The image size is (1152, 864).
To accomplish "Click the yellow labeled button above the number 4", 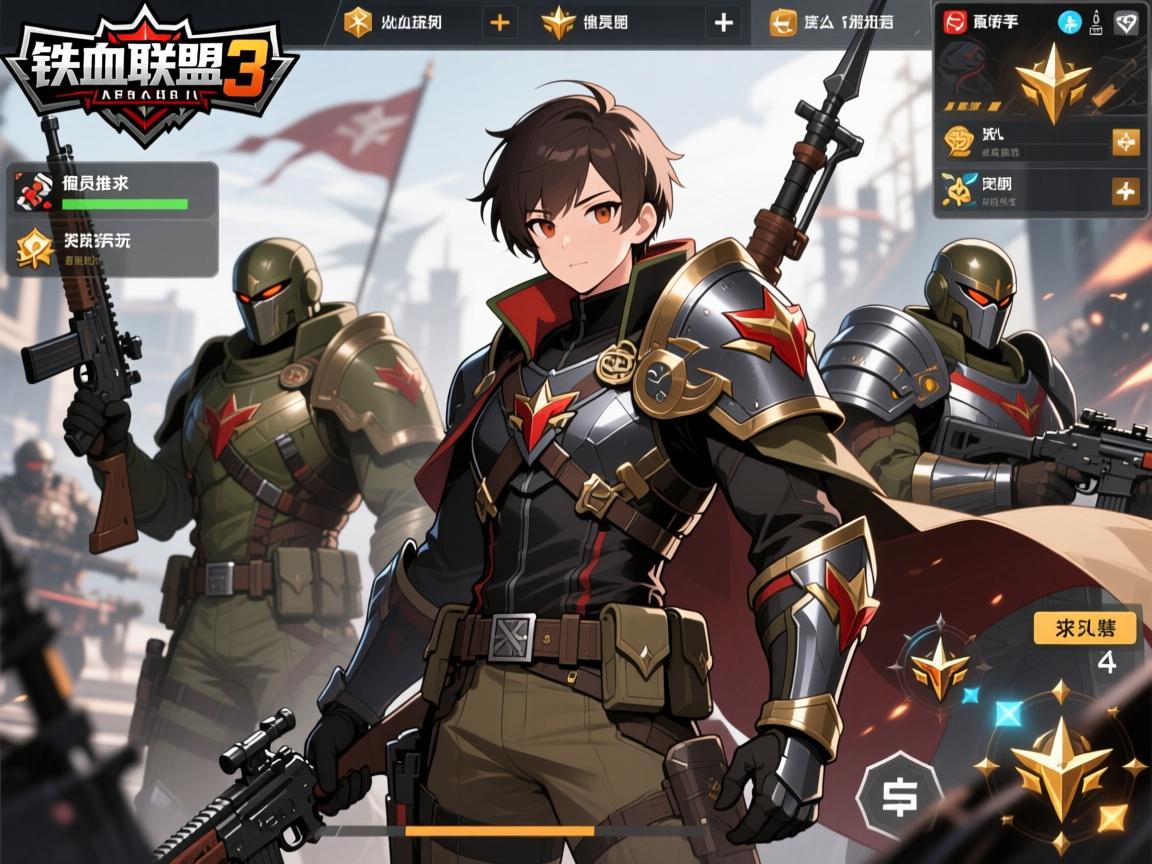I will (x=1085, y=628).
